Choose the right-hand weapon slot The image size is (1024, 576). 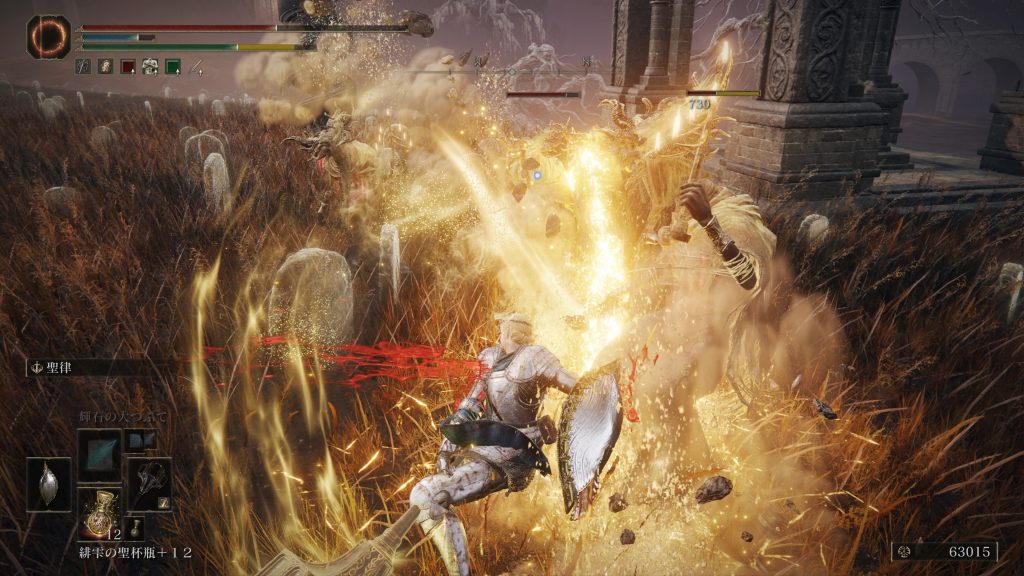(x=148, y=484)
